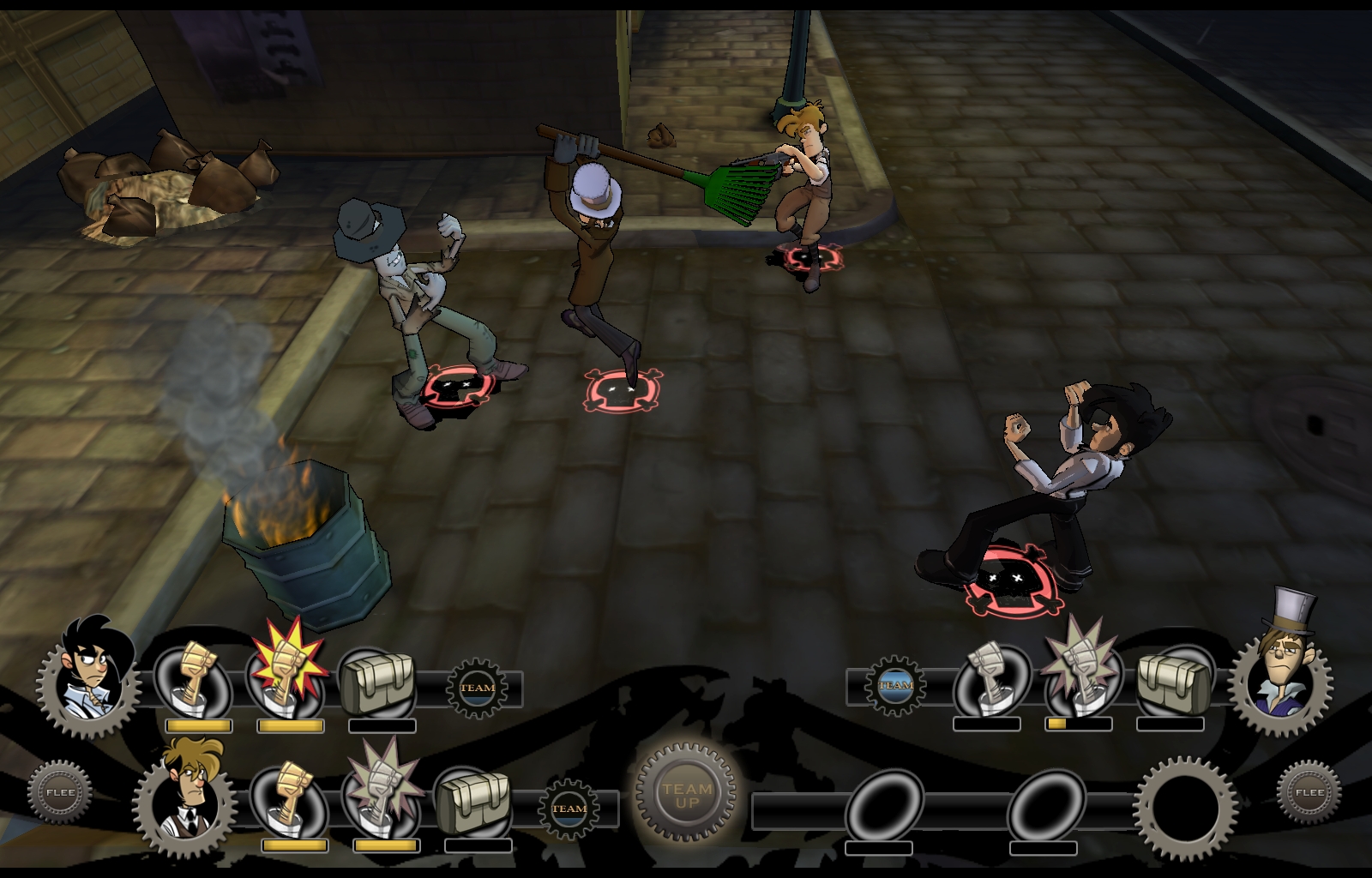Choose the TEAM gear beside the black-haired character's bag
This screenshot has width=1372, height=878.
(x=477, y=688)
